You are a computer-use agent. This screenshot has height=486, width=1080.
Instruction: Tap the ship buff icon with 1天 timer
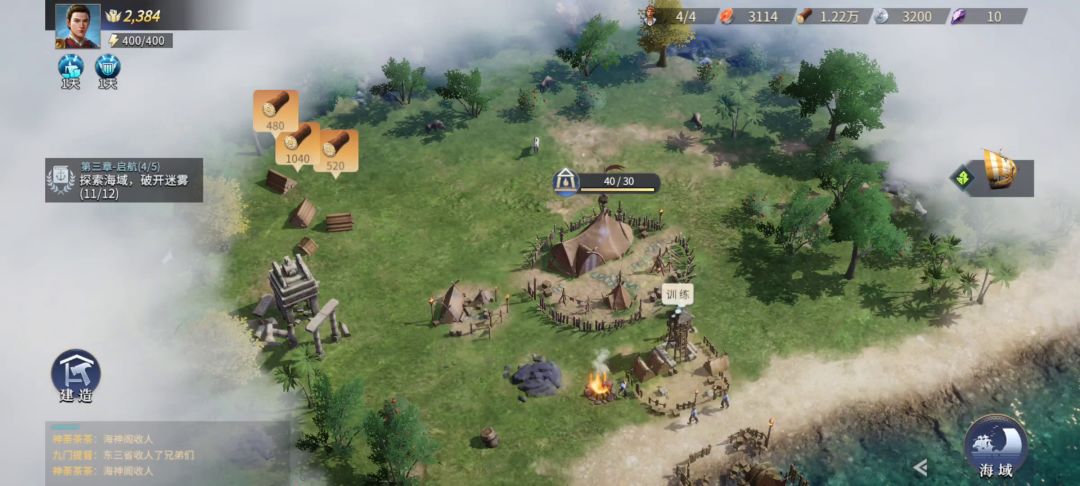pyautogui.click(x=70, y=68)
